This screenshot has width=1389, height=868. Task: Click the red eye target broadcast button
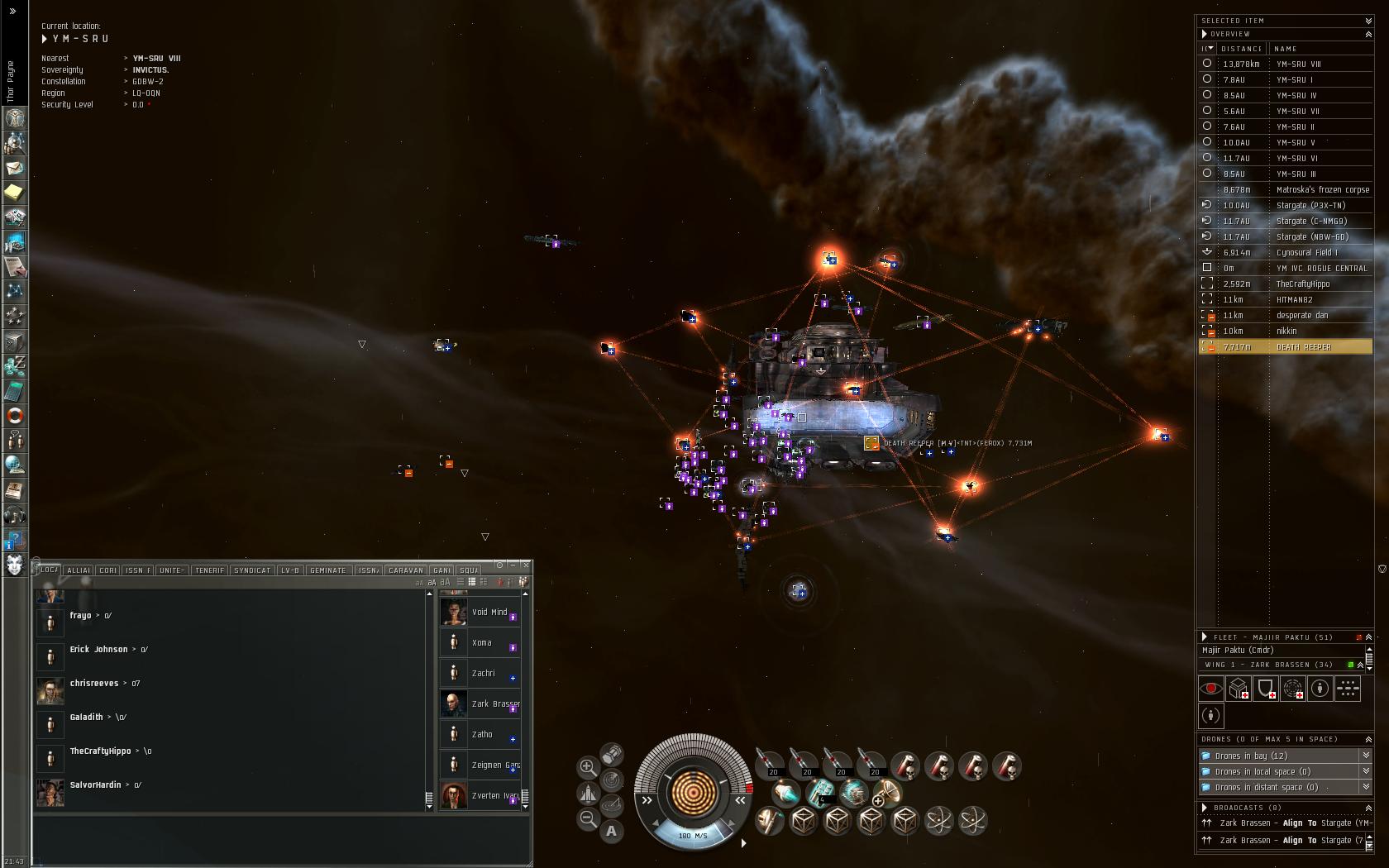point(1211,688)
